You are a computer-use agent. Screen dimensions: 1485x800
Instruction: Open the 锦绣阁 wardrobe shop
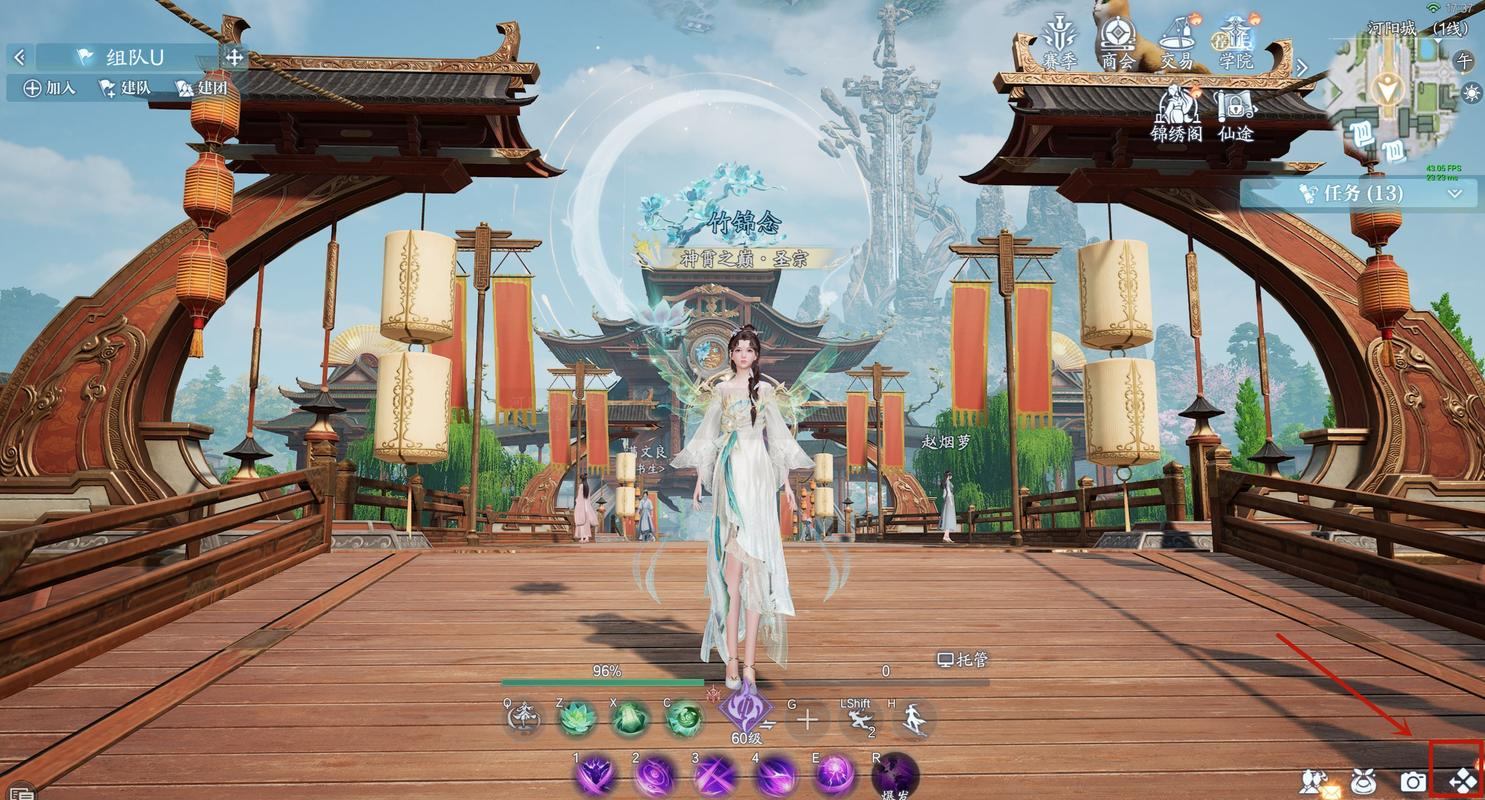point(1176,114)
